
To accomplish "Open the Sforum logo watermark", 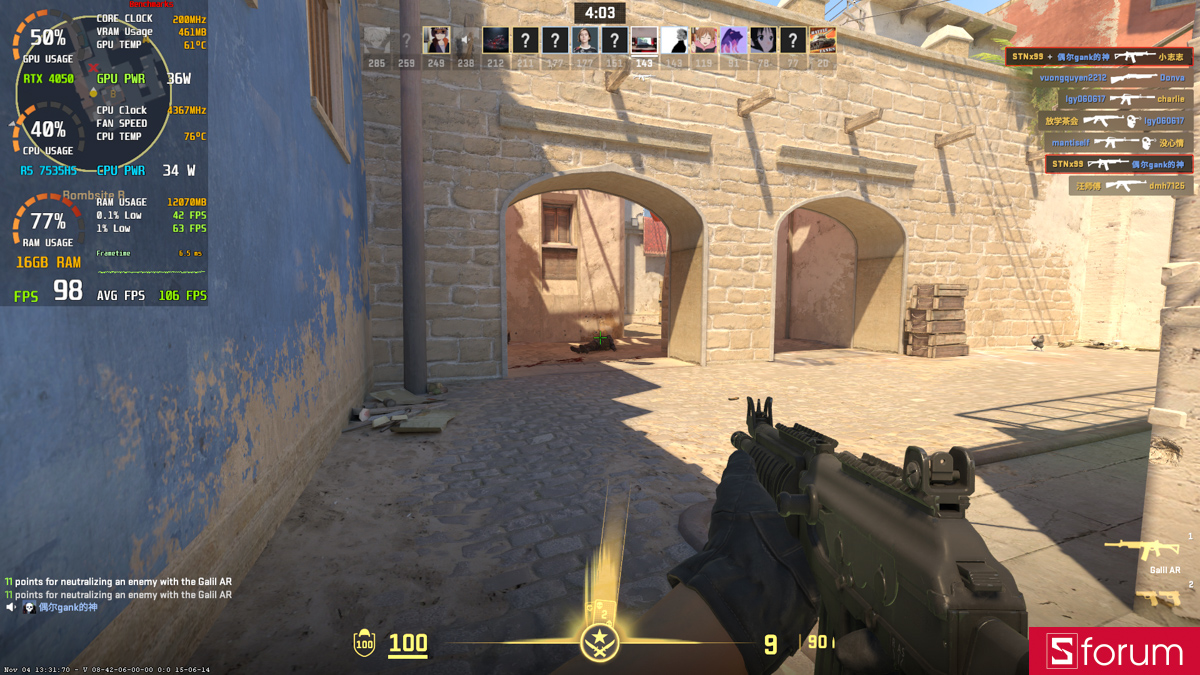I will click(x=1114, y=652).
